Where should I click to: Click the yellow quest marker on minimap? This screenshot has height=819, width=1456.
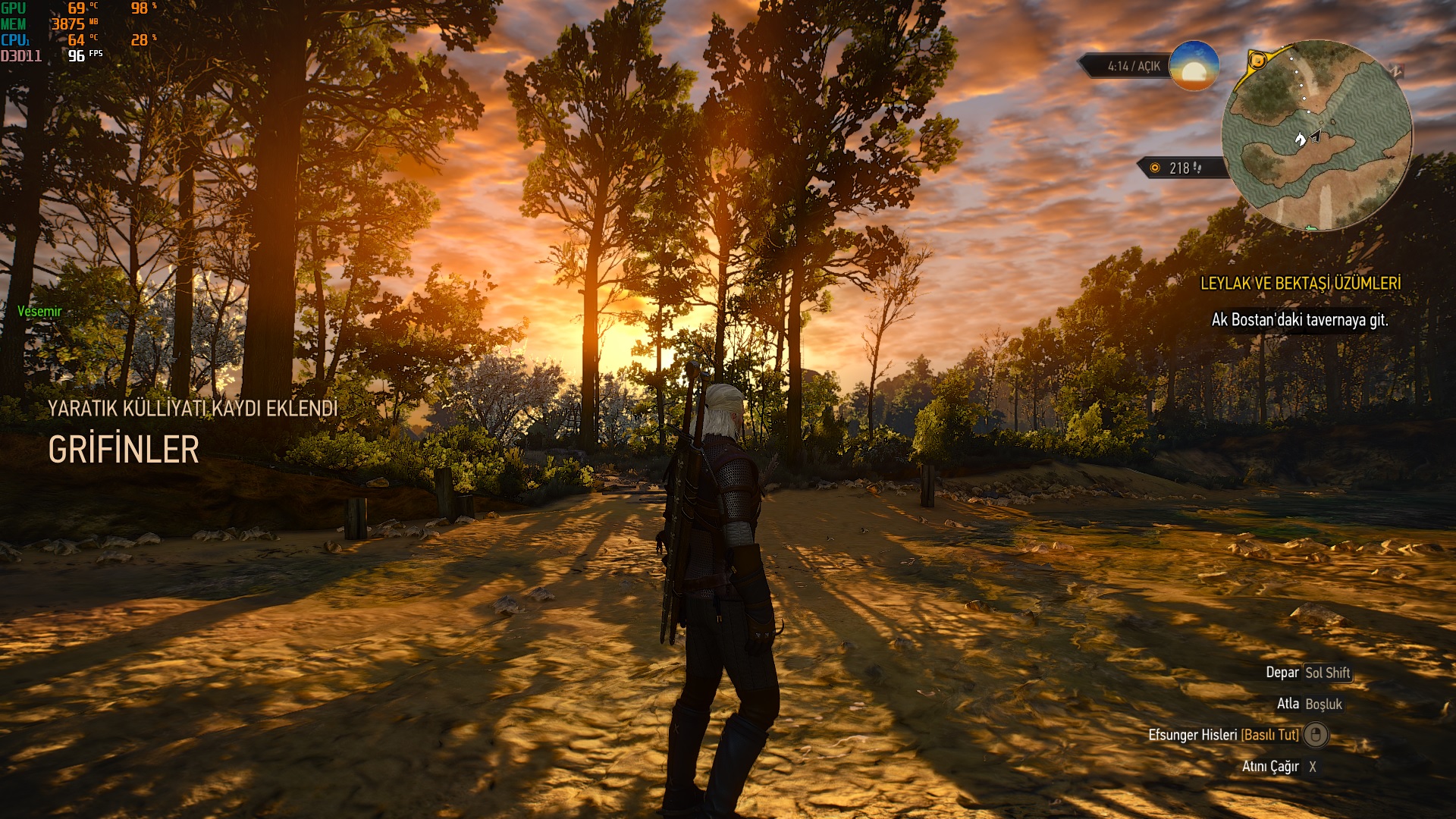tap(1257, 60)
